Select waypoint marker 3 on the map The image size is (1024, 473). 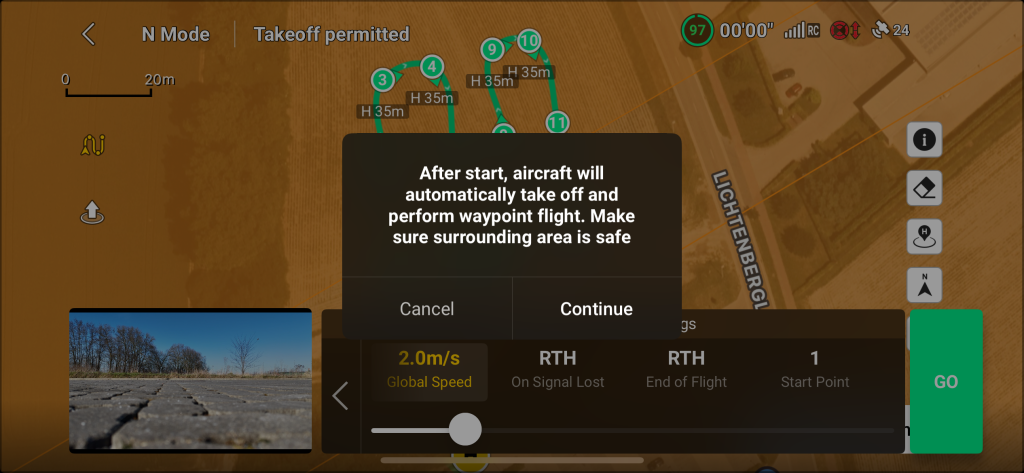(x=381, y=80)
